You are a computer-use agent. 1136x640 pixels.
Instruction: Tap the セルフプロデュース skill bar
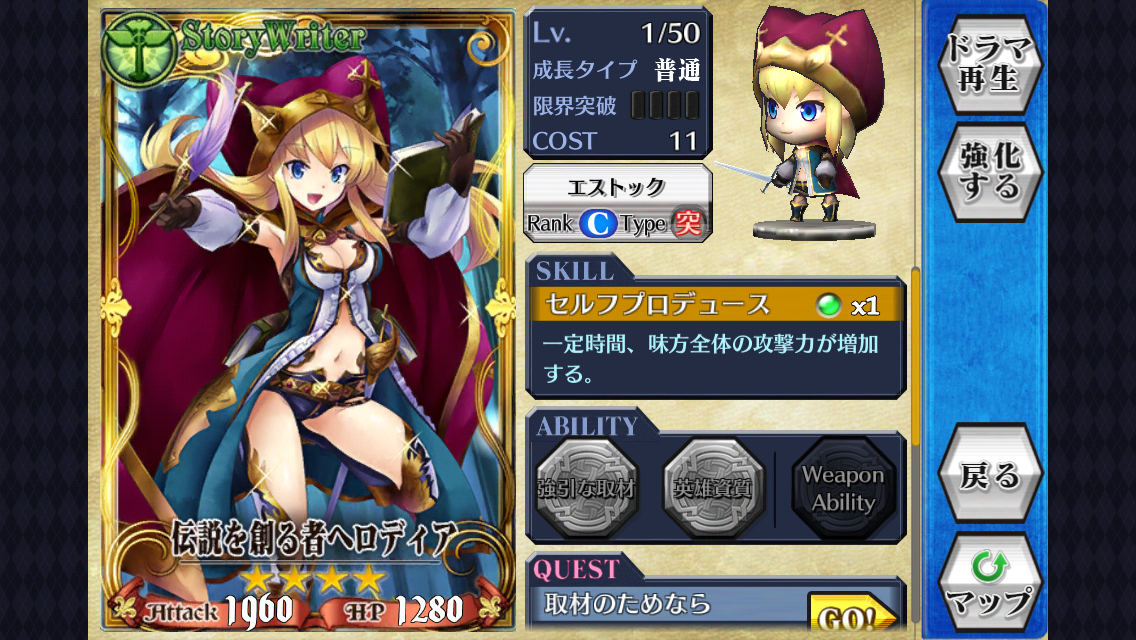click(x=716, y=305)
